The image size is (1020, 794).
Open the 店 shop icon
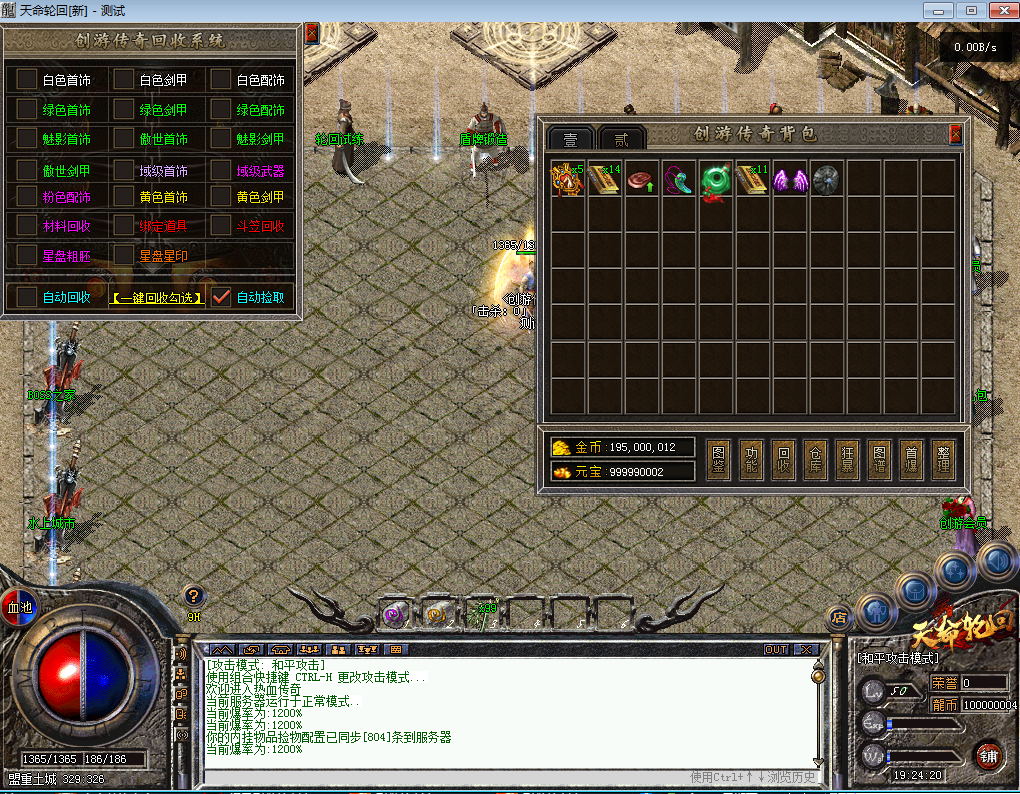(839, 618)
